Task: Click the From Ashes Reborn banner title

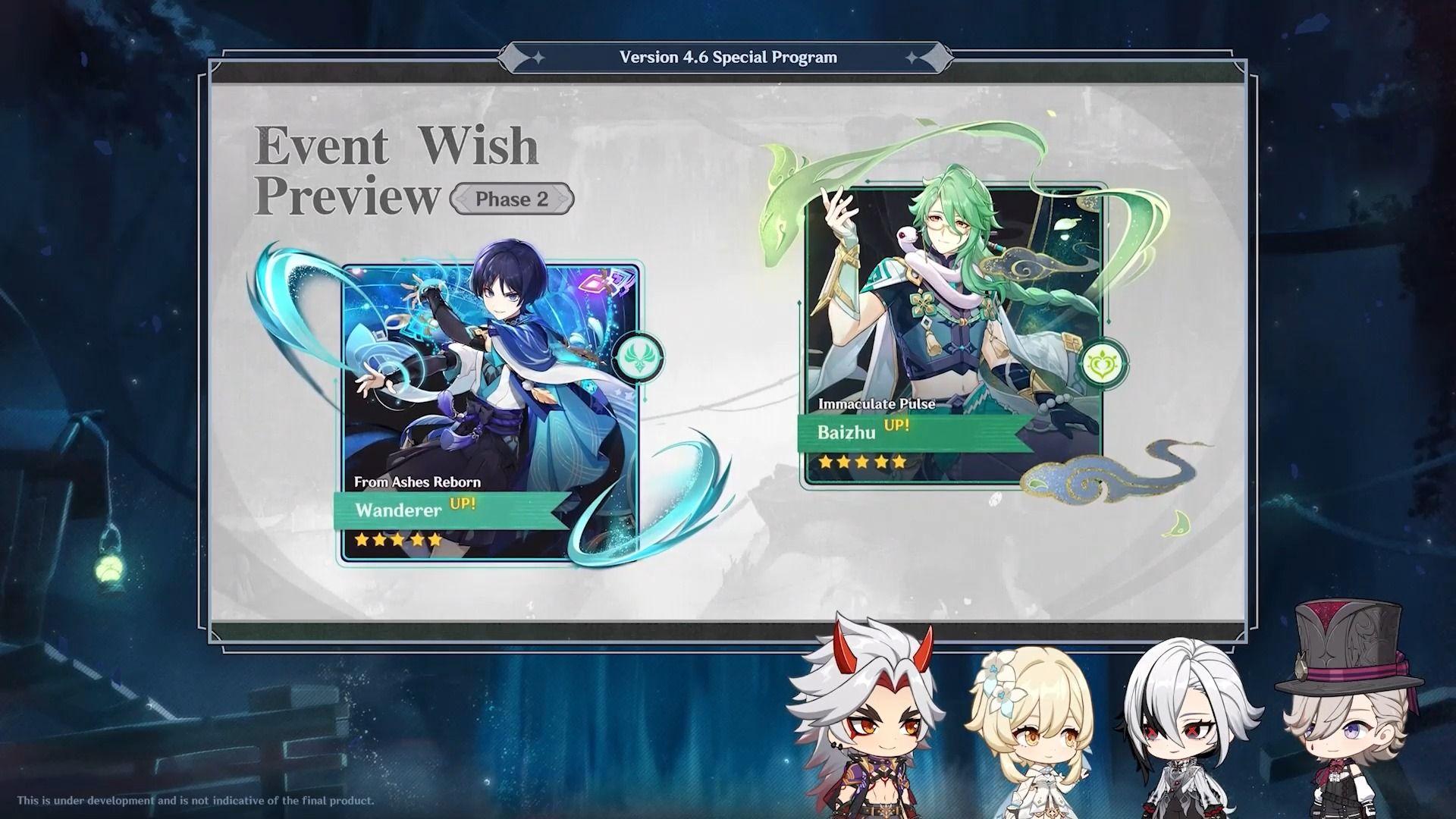Action: (x=418, y=482)
